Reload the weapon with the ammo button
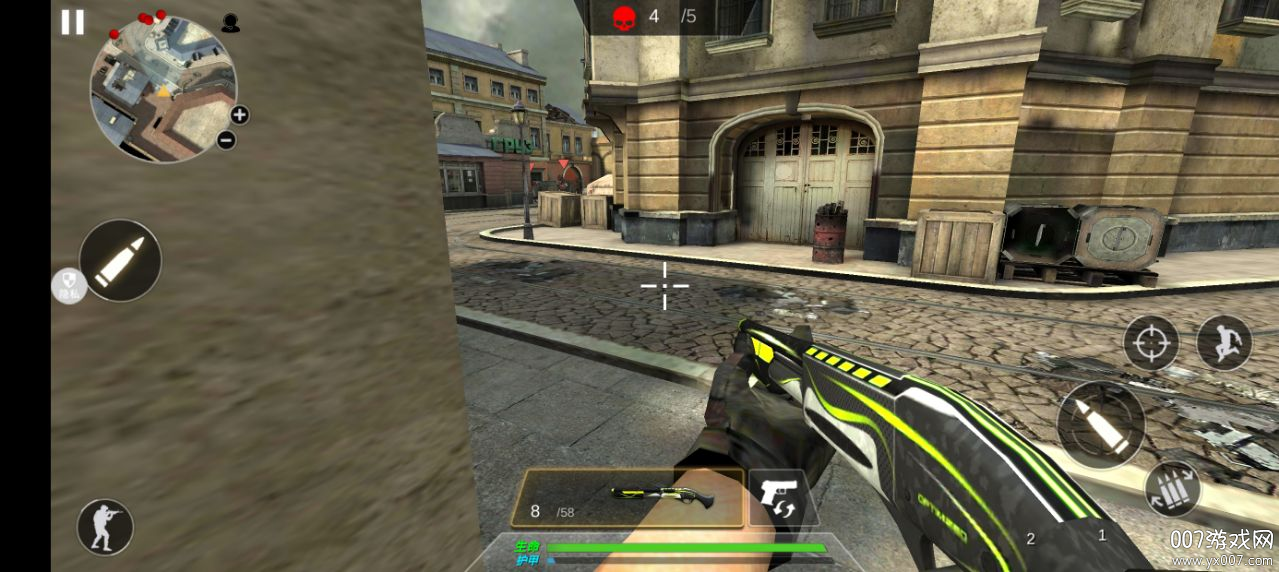Image resolution: width=1279 pixels, height=572 pixels. 1172,489
